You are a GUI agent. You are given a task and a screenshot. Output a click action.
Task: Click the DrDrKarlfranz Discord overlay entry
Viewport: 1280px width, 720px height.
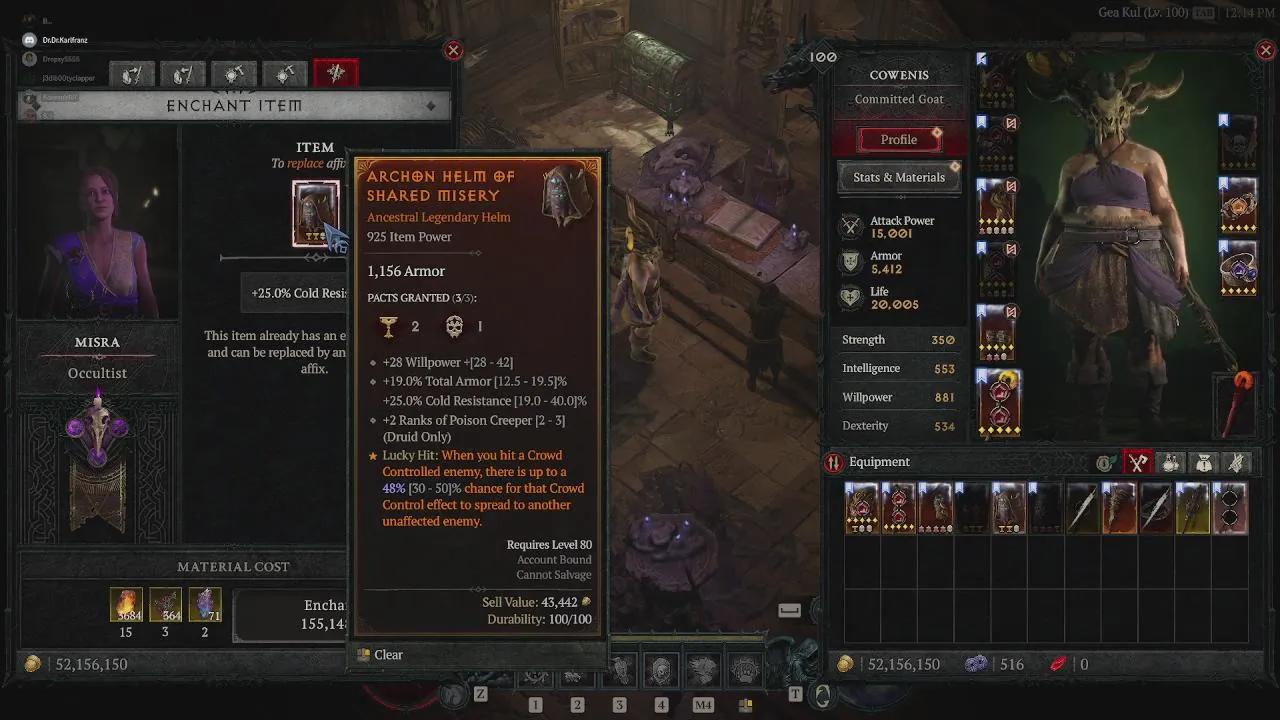click(64, 40)
